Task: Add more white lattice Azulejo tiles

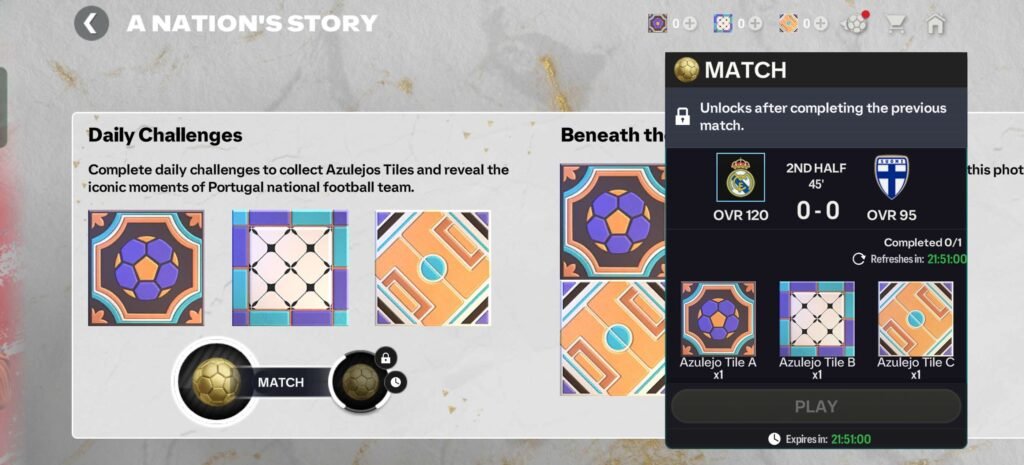Action: pyautogui.click(x=754, y=23)
